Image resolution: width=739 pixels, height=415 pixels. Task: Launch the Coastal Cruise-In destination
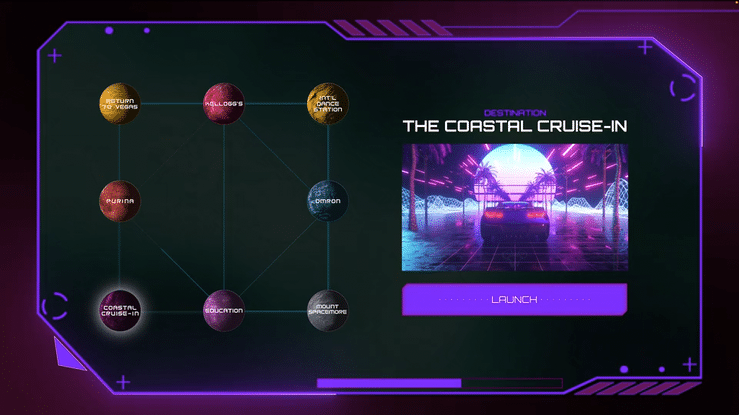click(514, 299)
